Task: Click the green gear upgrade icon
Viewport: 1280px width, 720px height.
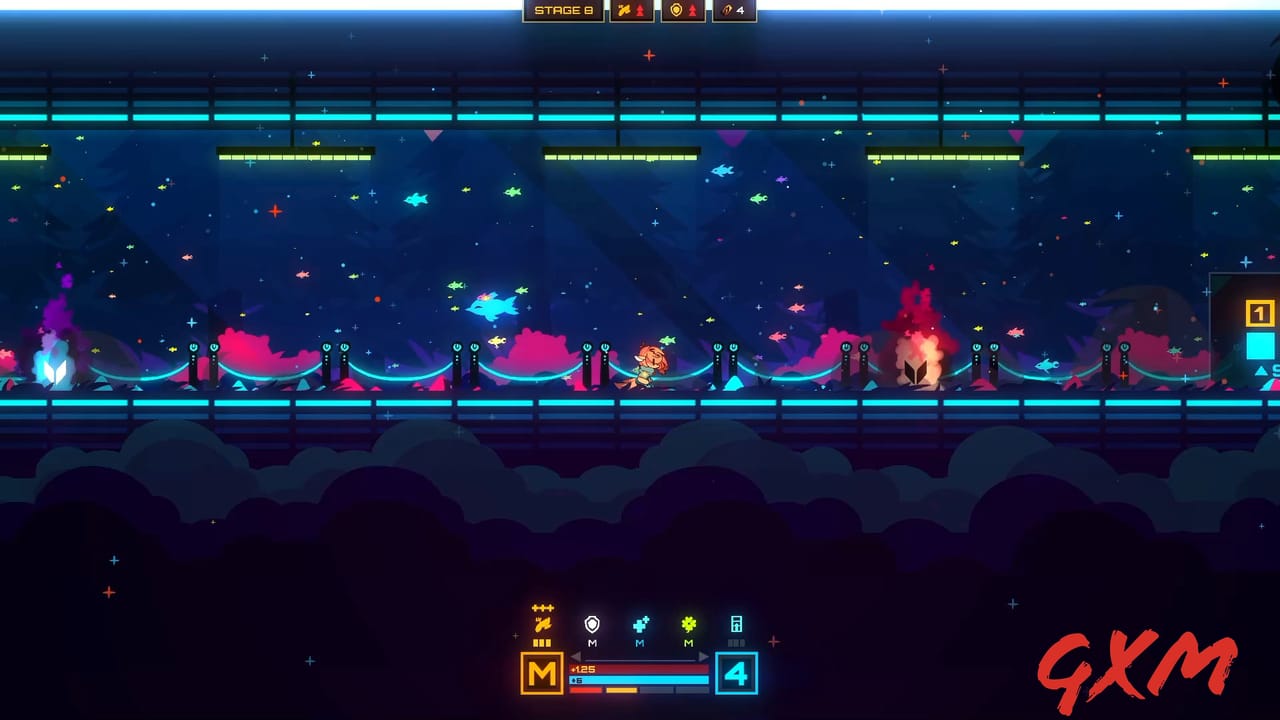Action: [688, 625]
